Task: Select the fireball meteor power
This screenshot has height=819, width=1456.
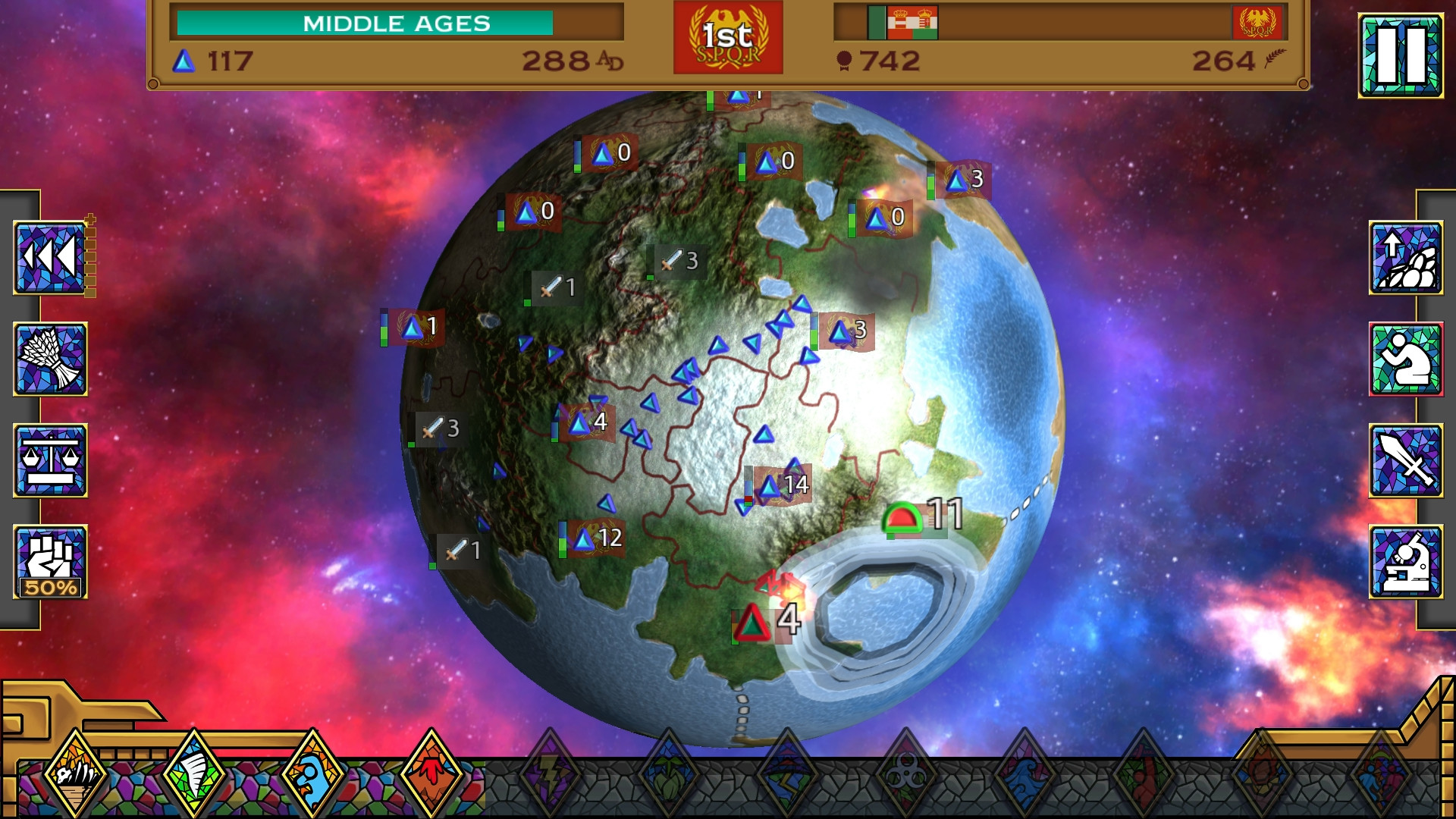Action: click(1261, 775)
